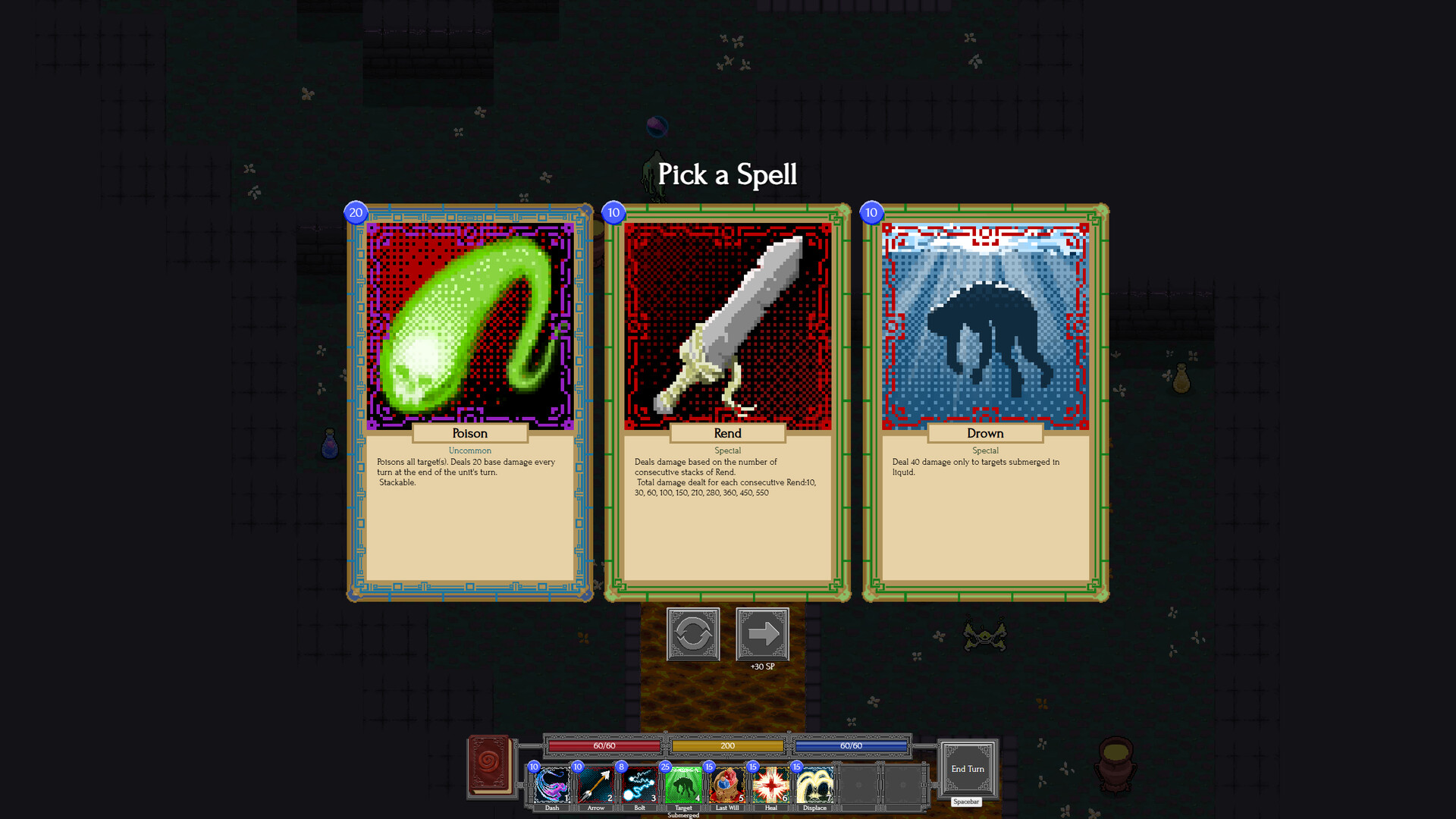Choose the Displace spell icon
Viewport: 1456px width, 819px height.
(x=815, y=786)
